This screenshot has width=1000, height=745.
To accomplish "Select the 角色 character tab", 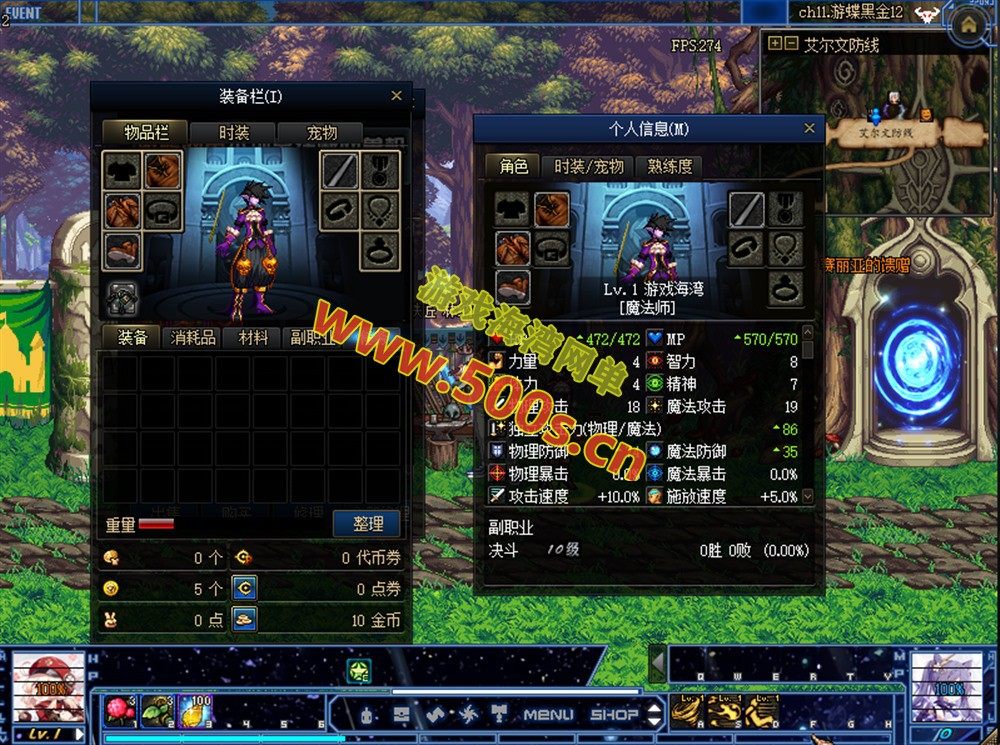I will (x=513, y=167).
